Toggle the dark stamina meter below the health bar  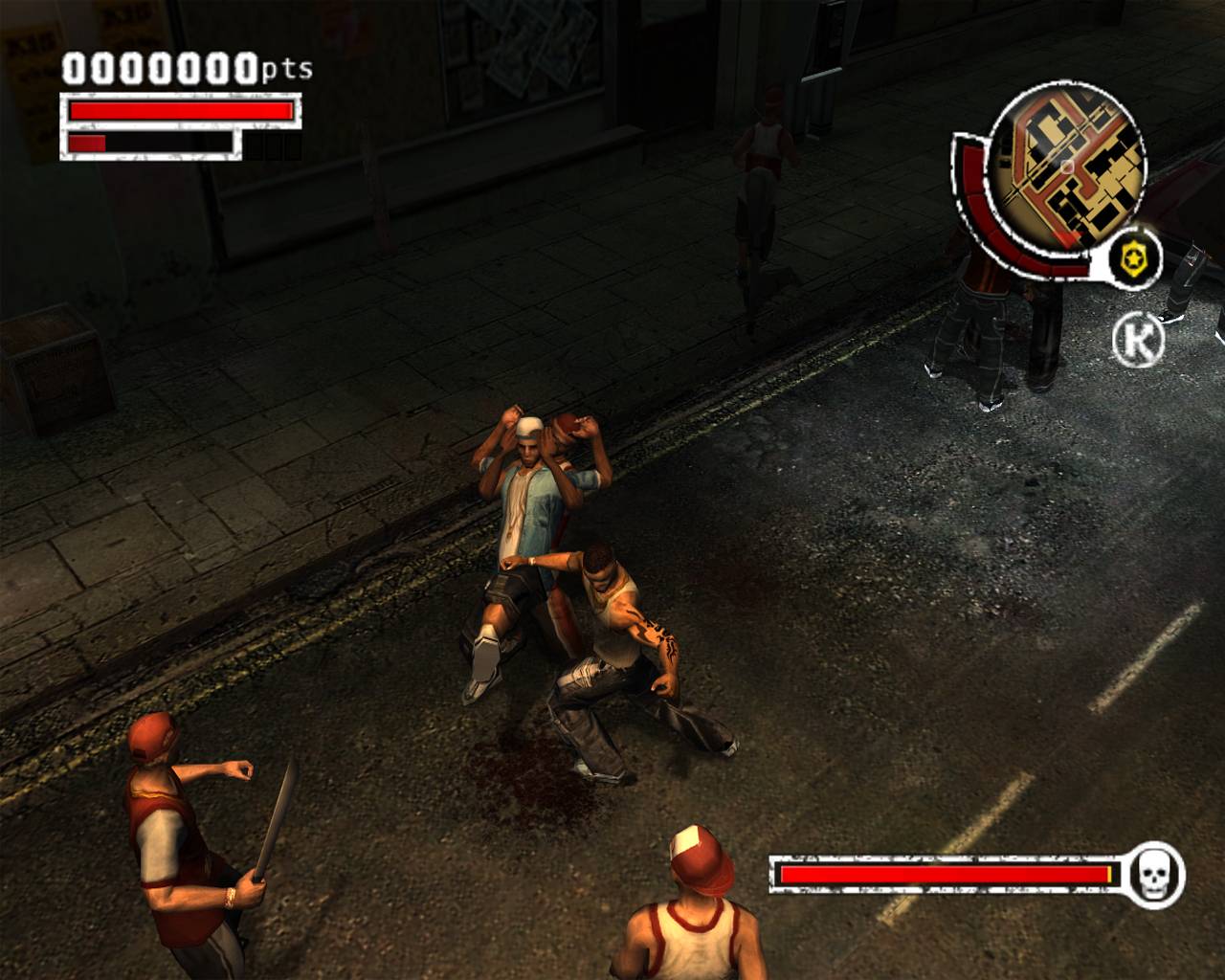tap(153, 144)
